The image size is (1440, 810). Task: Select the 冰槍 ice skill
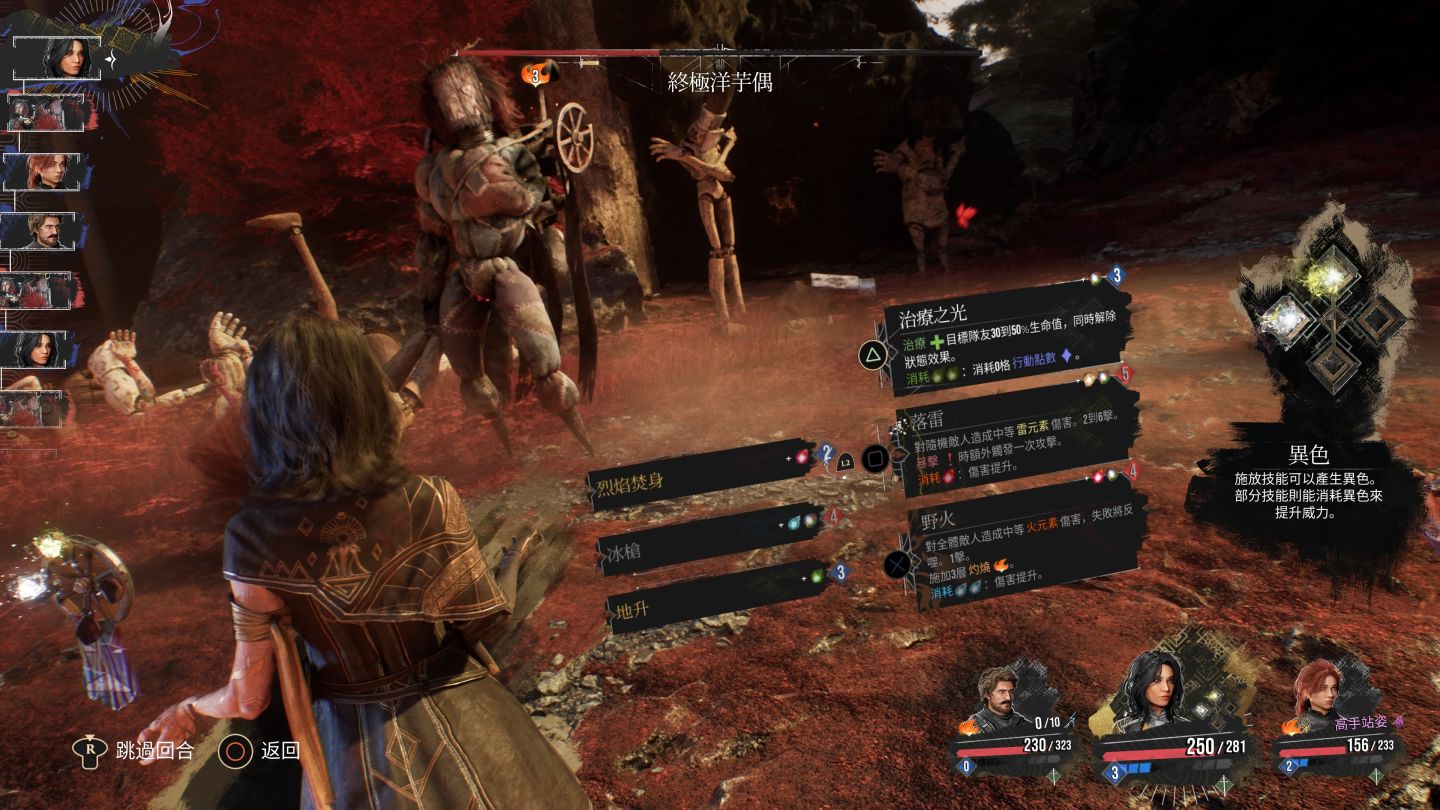pos(710,545)
